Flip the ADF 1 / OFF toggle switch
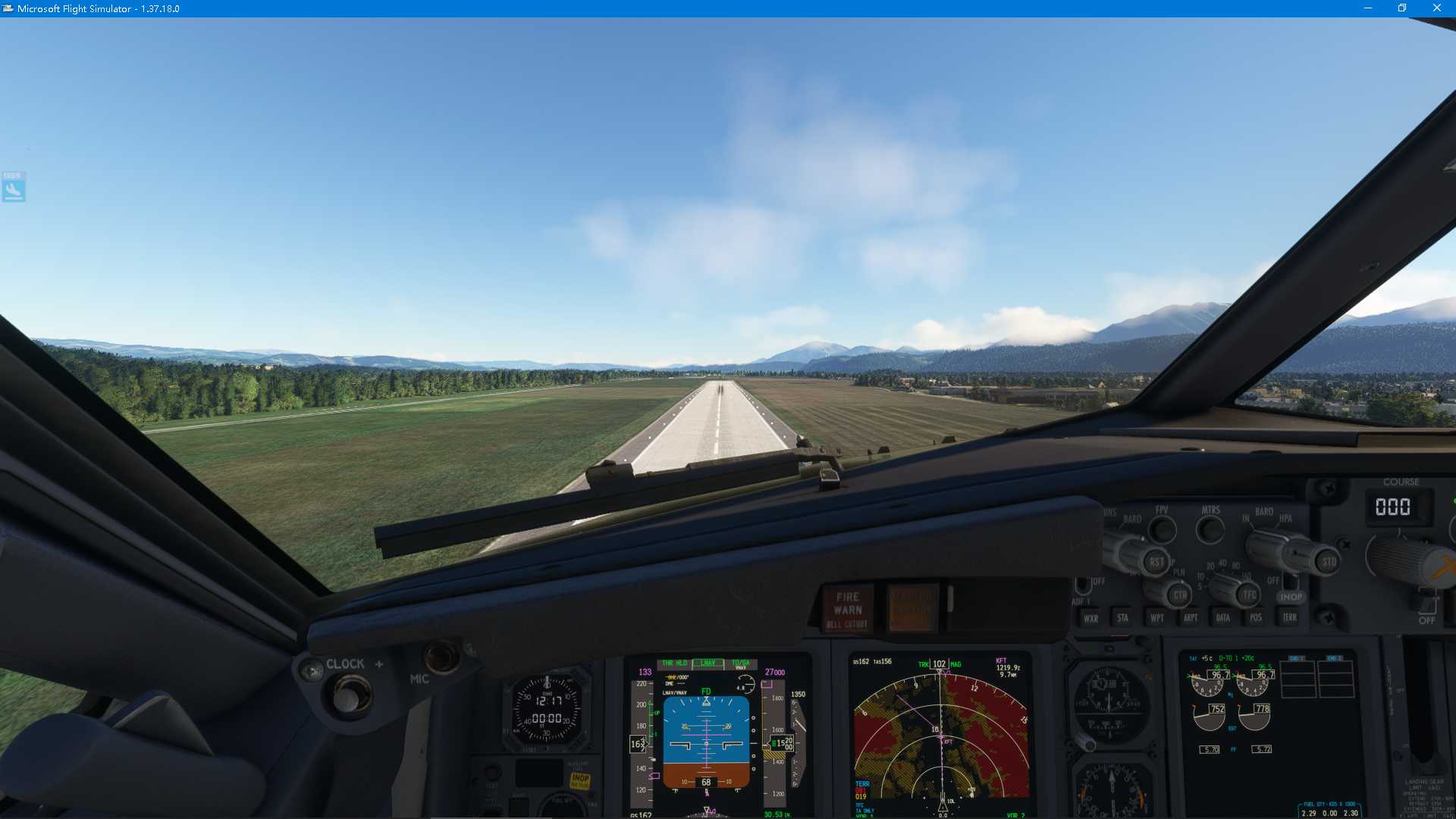Viewport: 1456px width, 819px height. pos(1084,584)
